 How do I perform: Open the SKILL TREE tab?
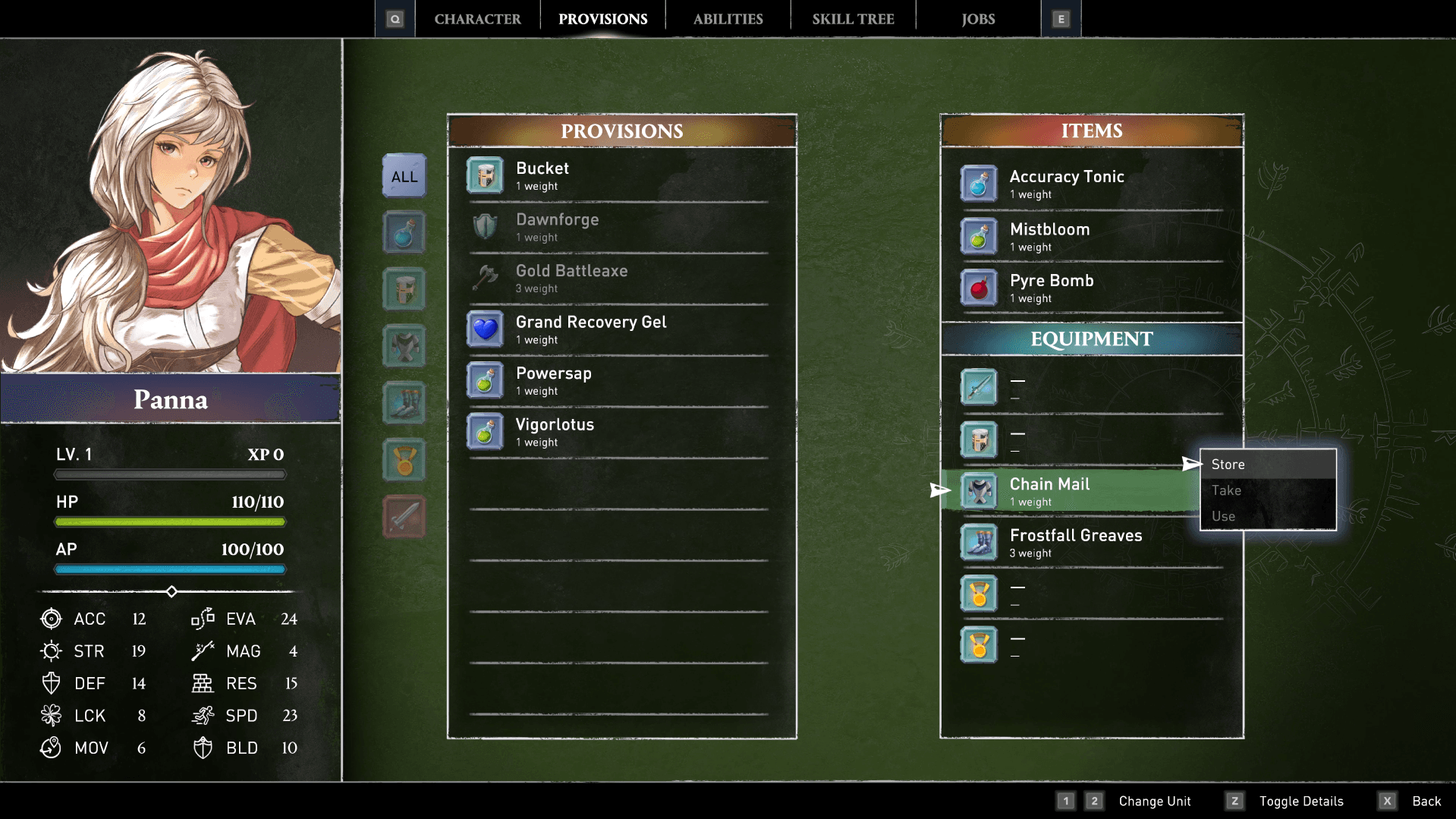coord(852,17)
